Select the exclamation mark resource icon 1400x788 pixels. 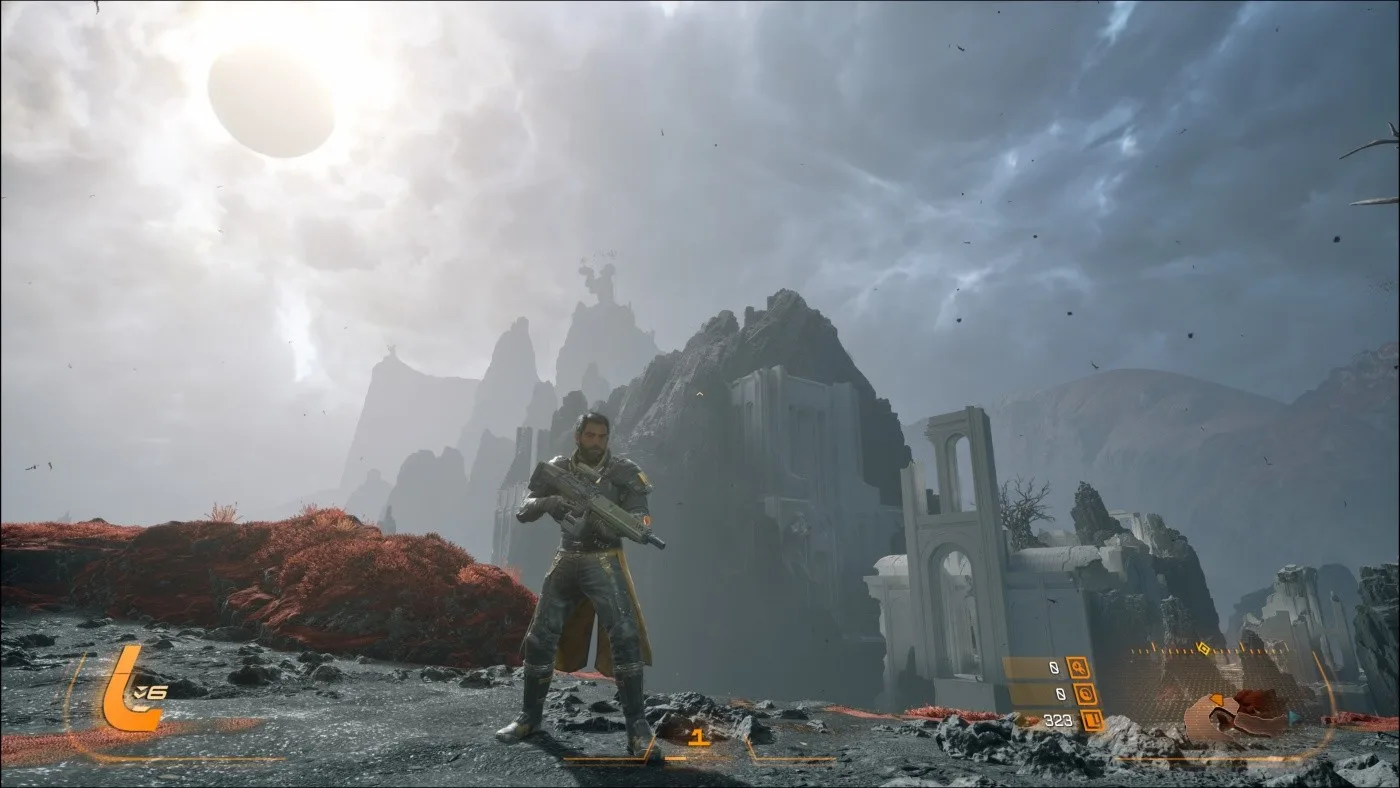1091,720
